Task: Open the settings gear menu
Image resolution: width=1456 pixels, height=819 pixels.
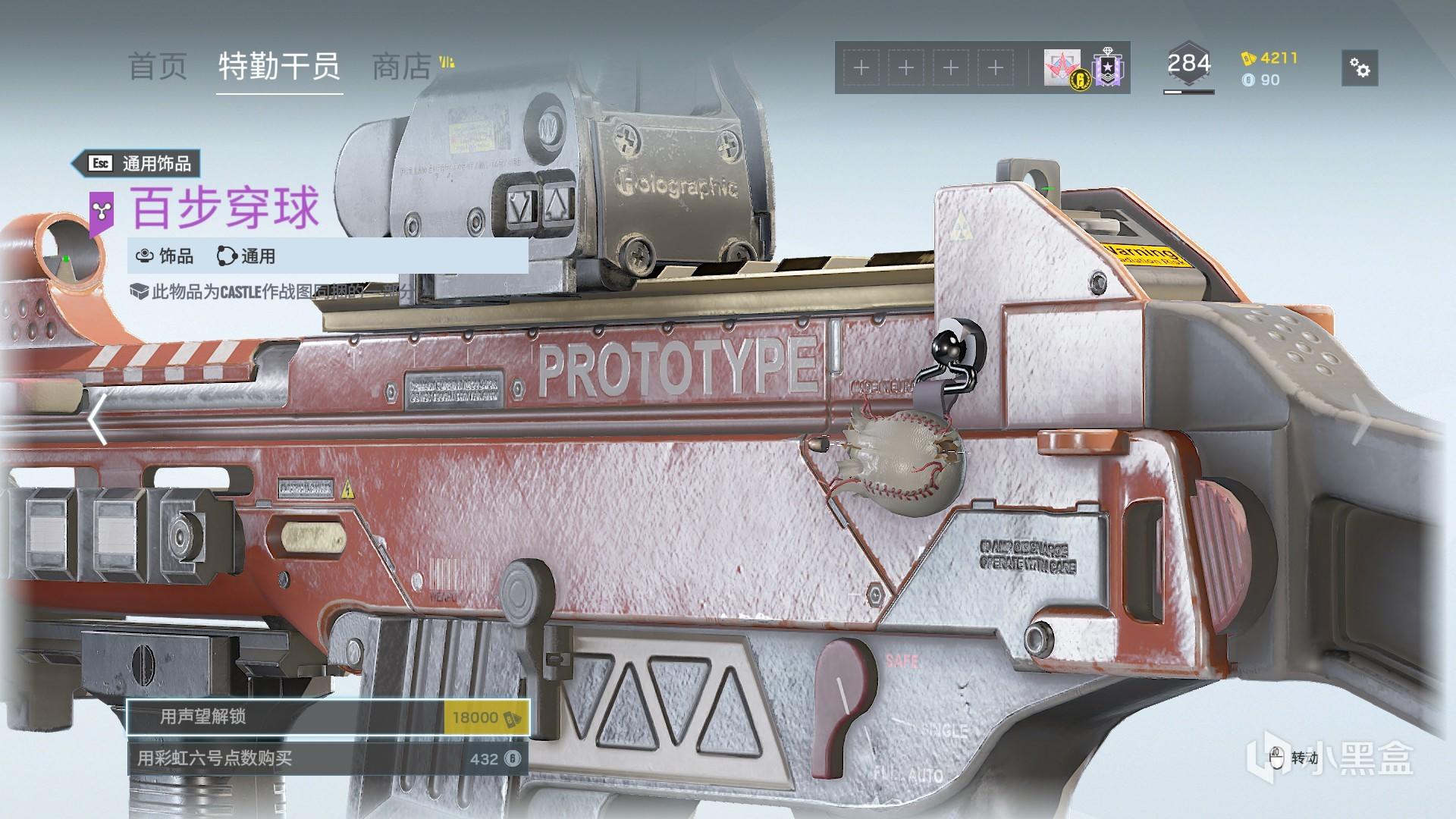Action: click(x=1360, y=68)
